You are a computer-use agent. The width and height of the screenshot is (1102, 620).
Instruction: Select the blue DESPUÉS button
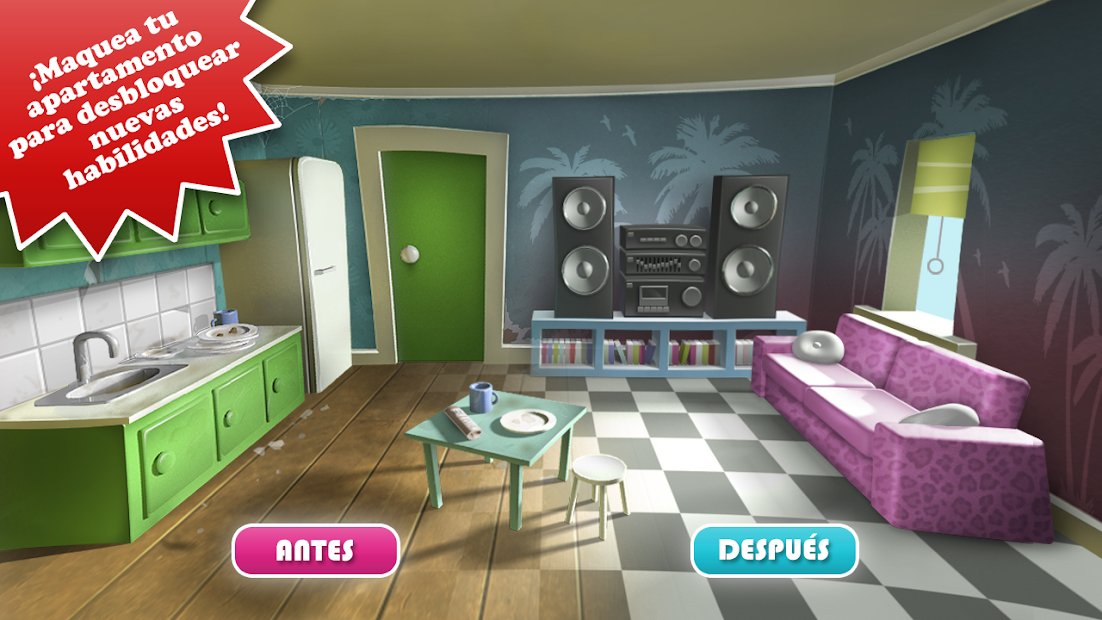[774, 550]
